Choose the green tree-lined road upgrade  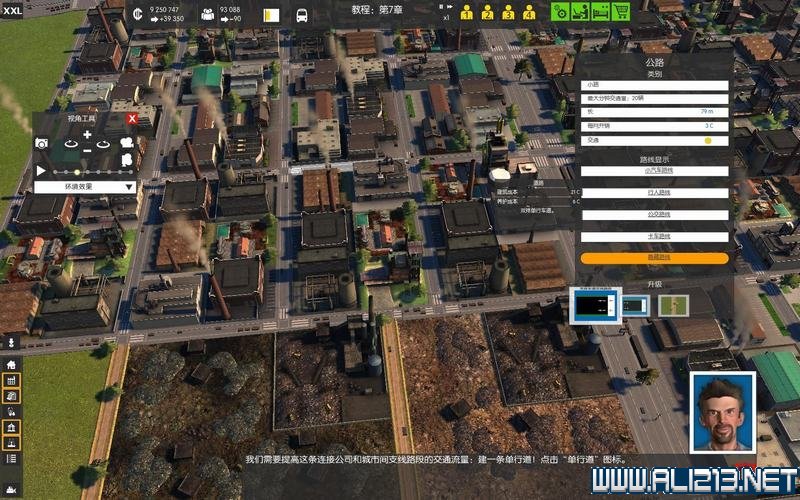673,305
